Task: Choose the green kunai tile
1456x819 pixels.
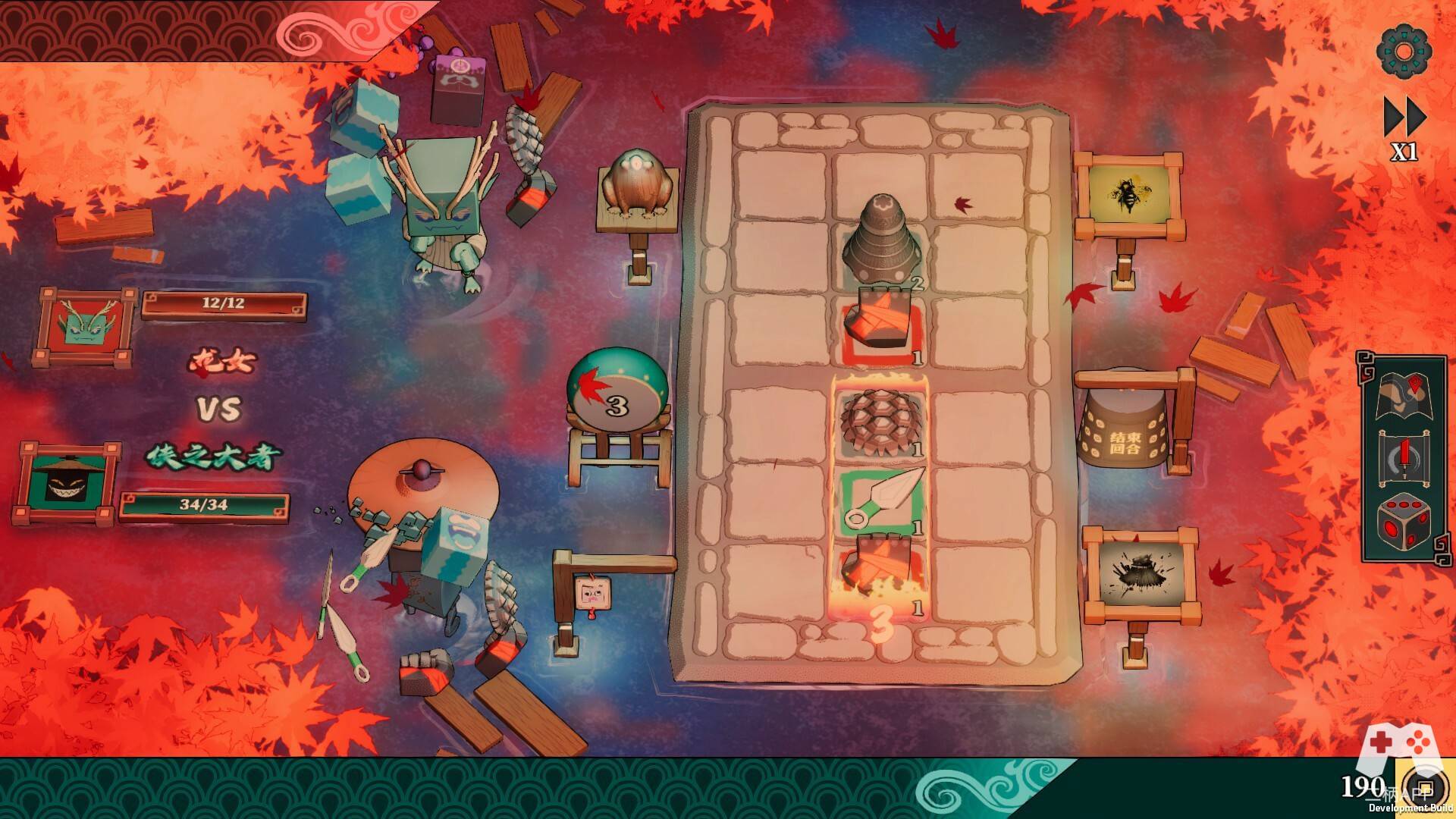Action: click(883, 498)
